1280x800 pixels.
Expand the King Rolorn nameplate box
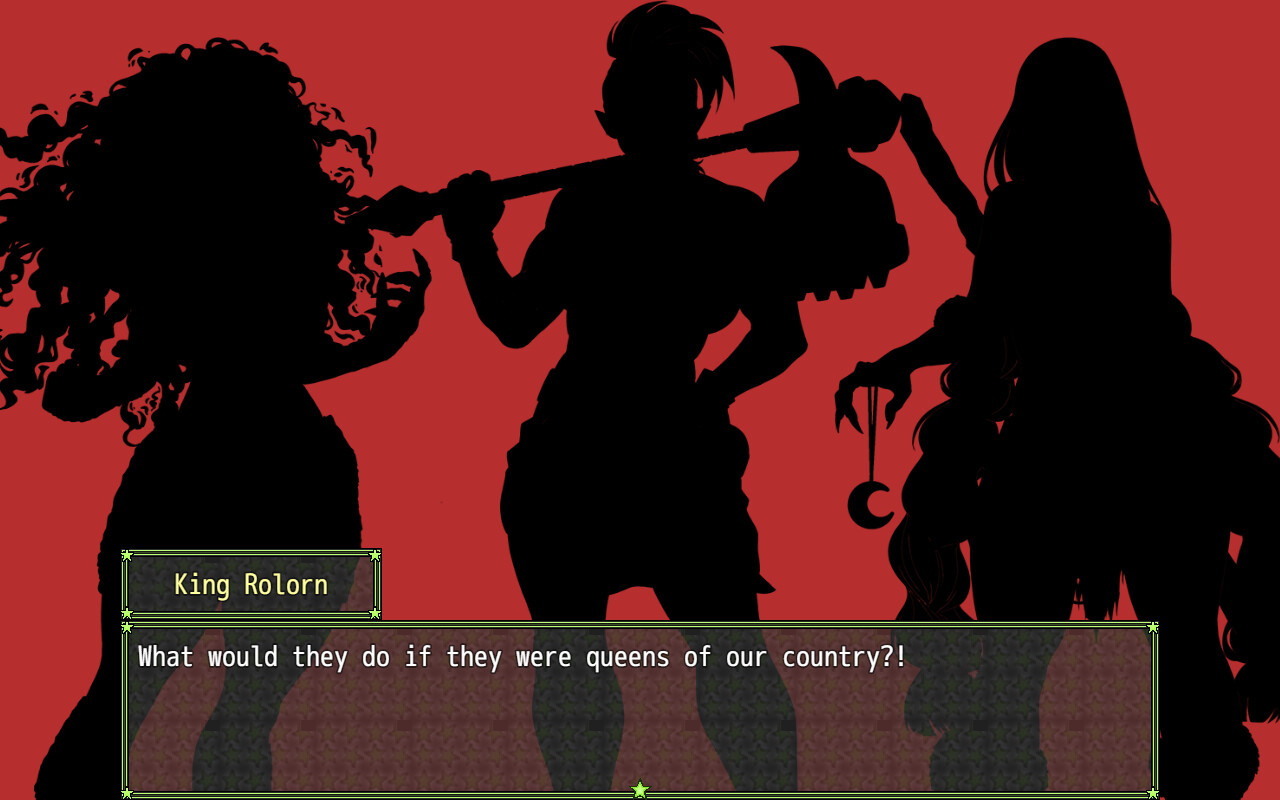[x=252, y=584]
